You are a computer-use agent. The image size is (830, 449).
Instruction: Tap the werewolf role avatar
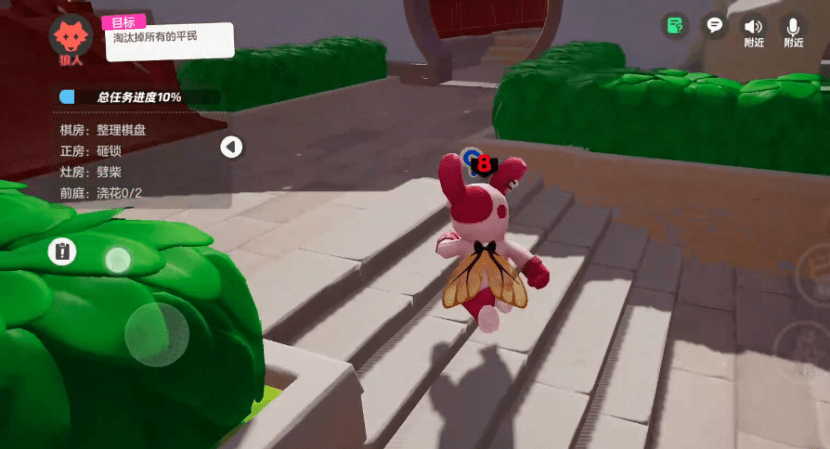point(70,38)
